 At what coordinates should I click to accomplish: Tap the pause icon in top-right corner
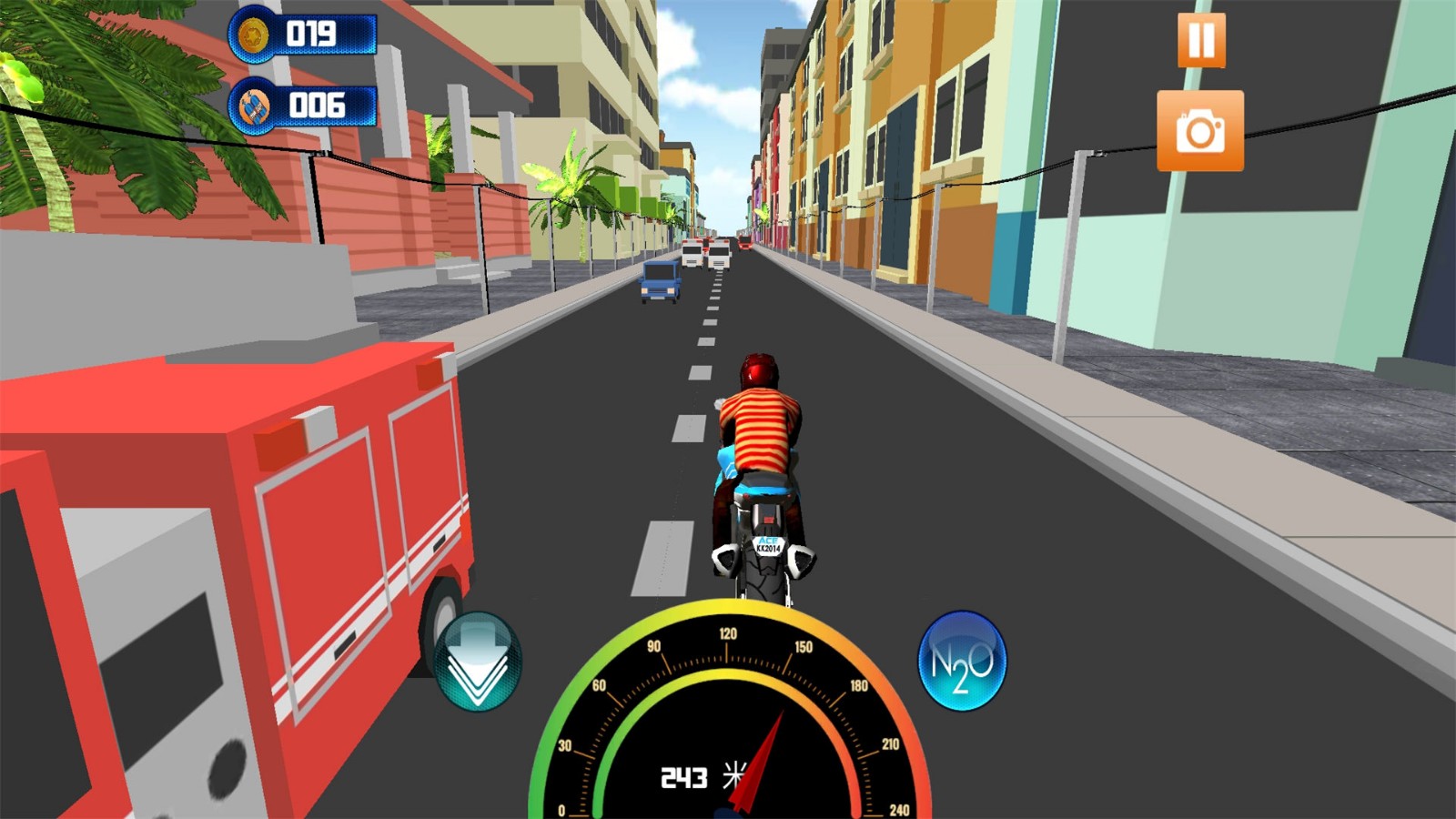click(1201, 38)
